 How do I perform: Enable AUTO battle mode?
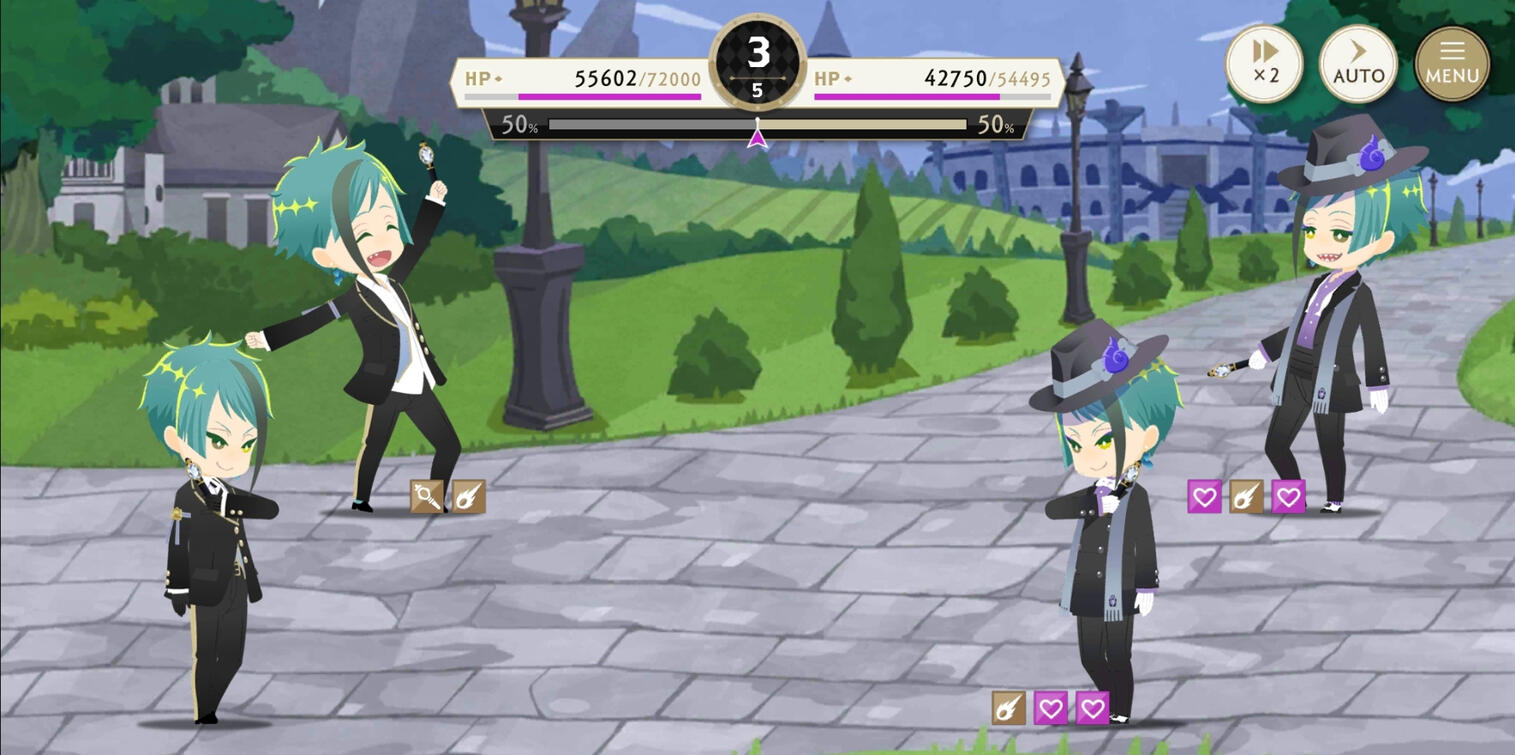point(1358,63)
